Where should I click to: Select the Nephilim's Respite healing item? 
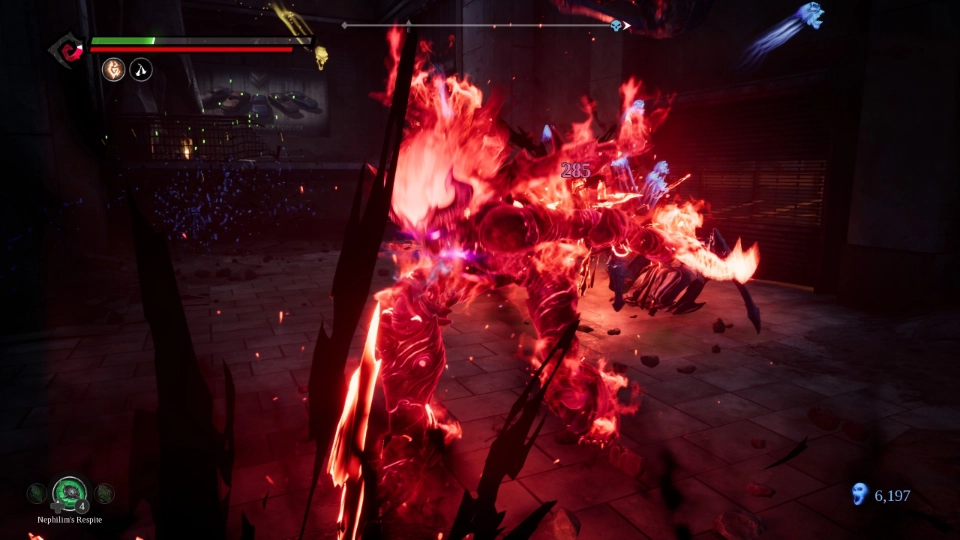point(70,493)
